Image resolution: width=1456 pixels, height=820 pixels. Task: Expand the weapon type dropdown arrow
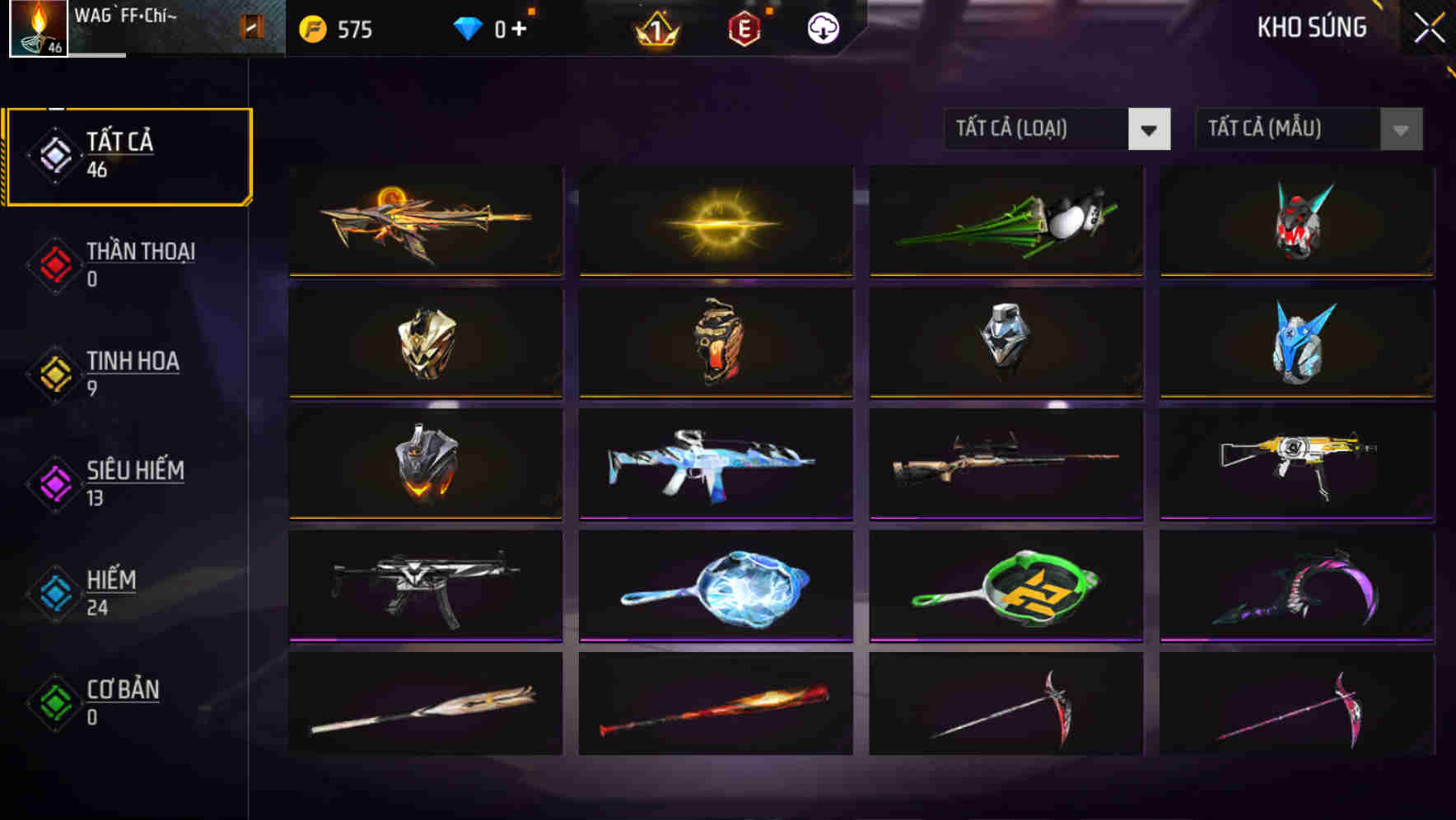pyautogui.click(x=1150, y=129)
